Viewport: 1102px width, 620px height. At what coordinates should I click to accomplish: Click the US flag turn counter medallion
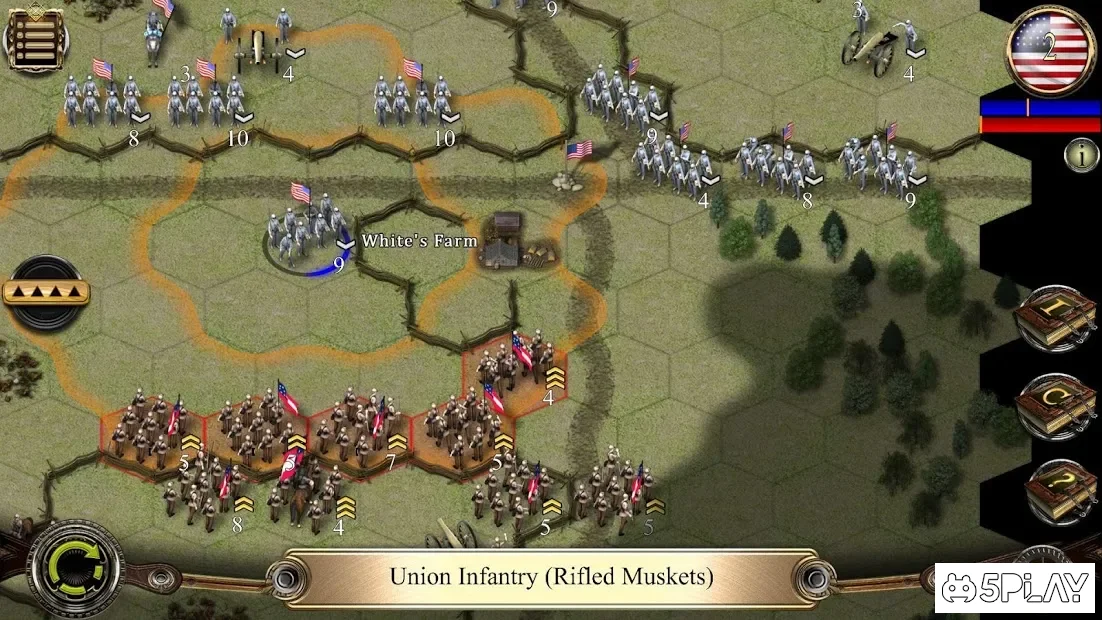[x=1048, y=50]
